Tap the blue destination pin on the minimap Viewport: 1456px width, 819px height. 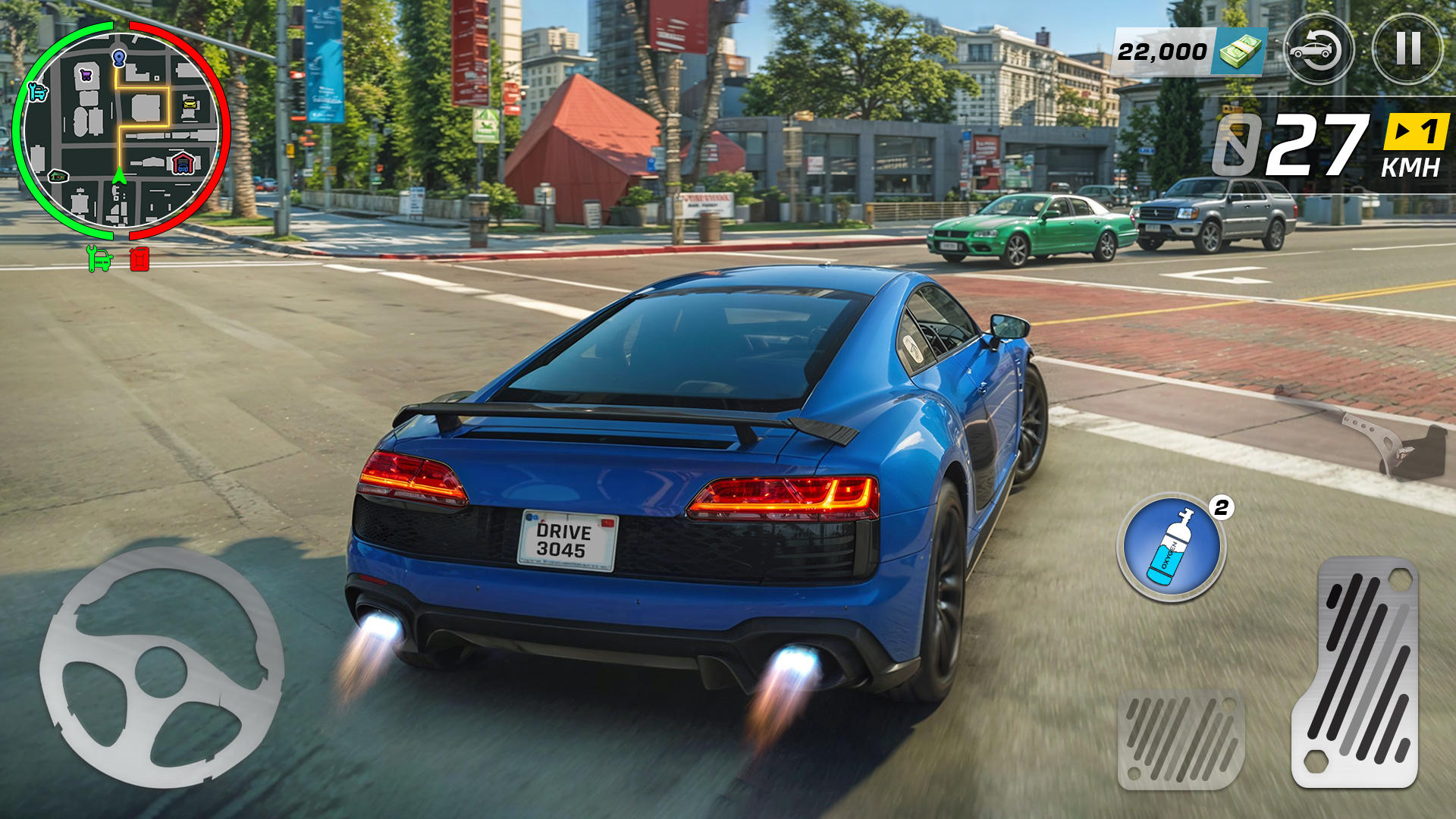(119, 58)
